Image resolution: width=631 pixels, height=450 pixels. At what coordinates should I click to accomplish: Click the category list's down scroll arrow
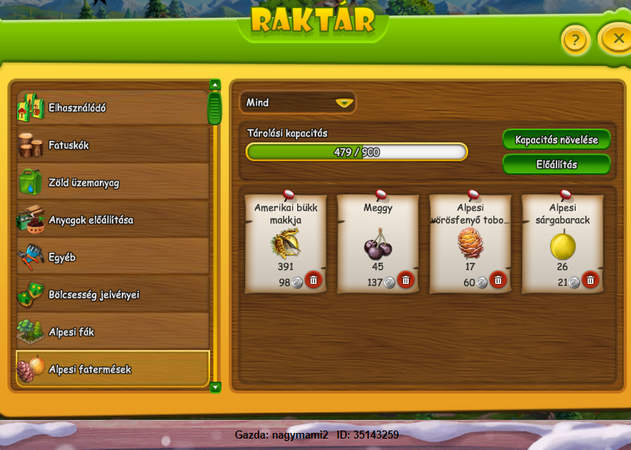pyautogui.click(x=214, y=386)
